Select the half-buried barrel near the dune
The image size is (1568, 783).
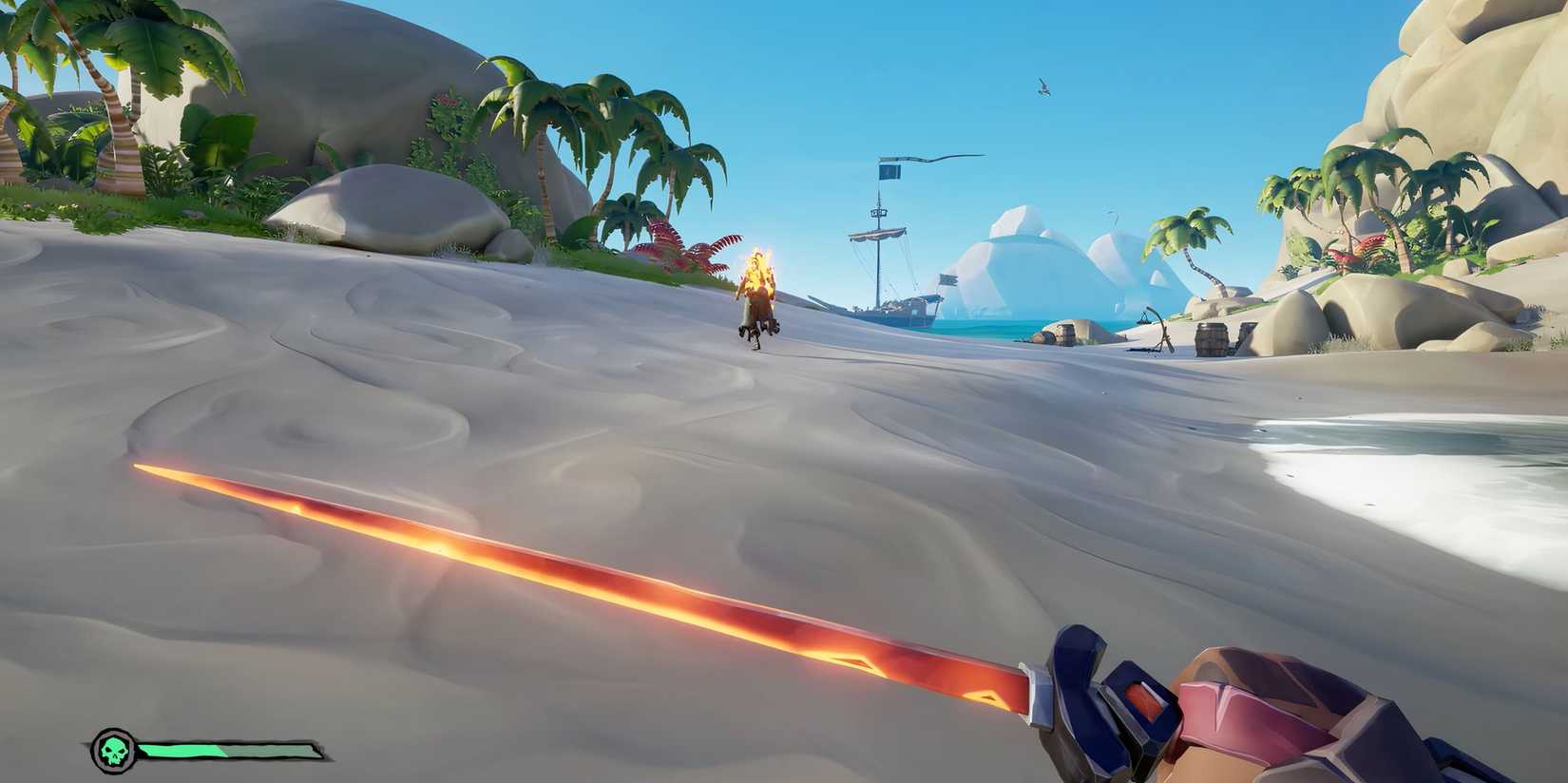click(1066, 335)
